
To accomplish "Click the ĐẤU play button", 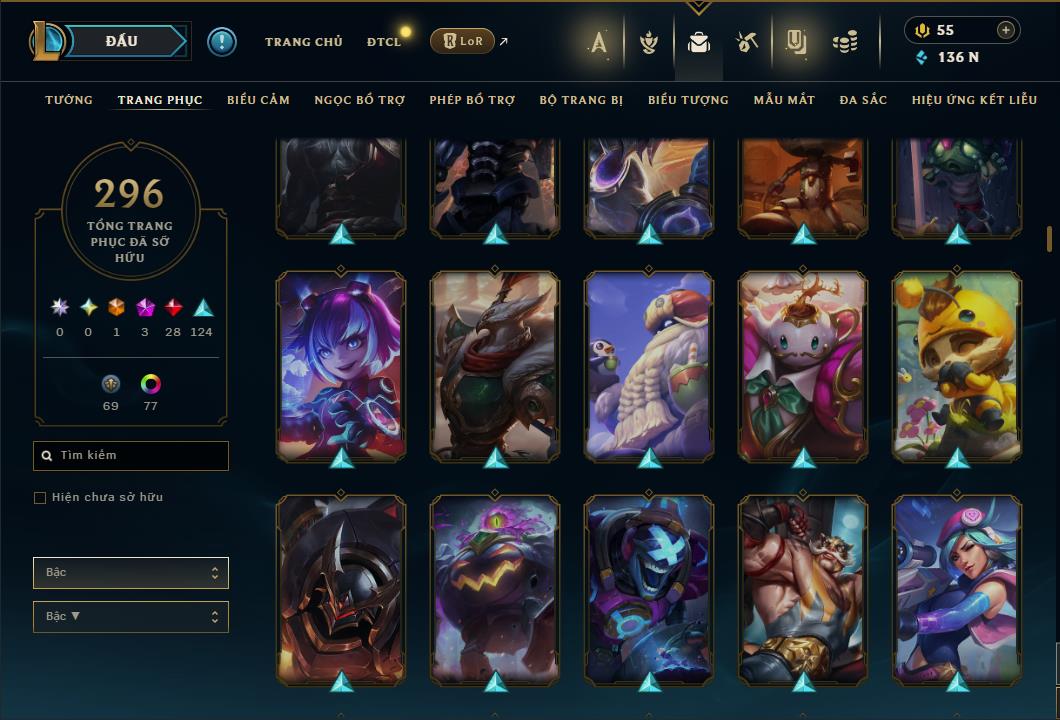I will pyautogui.click(x=121, y=41).
